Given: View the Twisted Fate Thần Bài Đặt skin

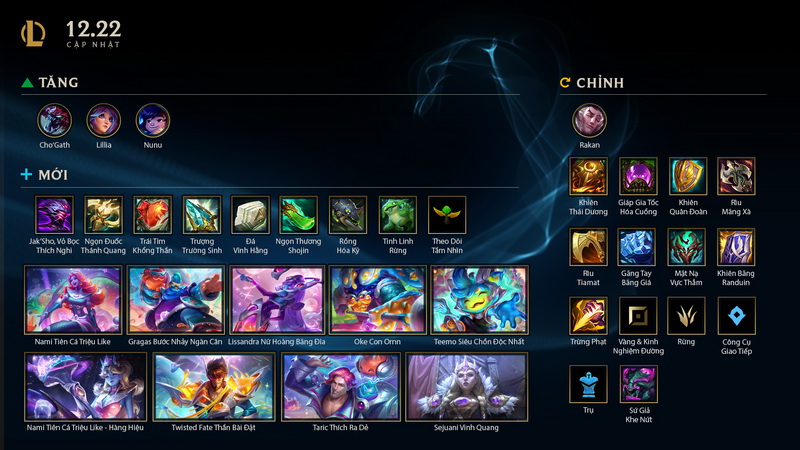Looking at the screenshot, I should 214,386.
